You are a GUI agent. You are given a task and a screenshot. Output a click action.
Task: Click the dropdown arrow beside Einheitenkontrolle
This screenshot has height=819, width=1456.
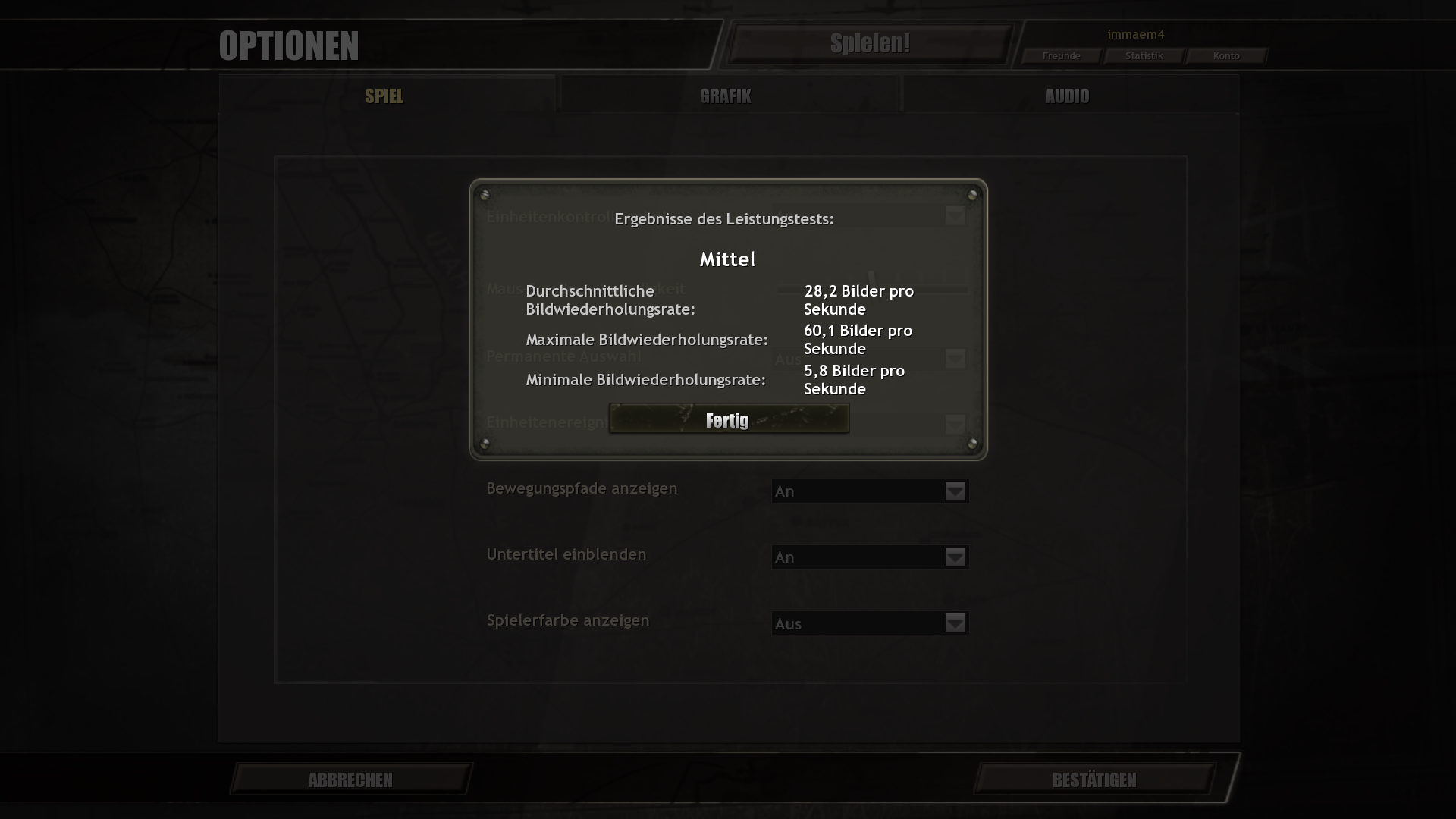click(x=955, y=216)
